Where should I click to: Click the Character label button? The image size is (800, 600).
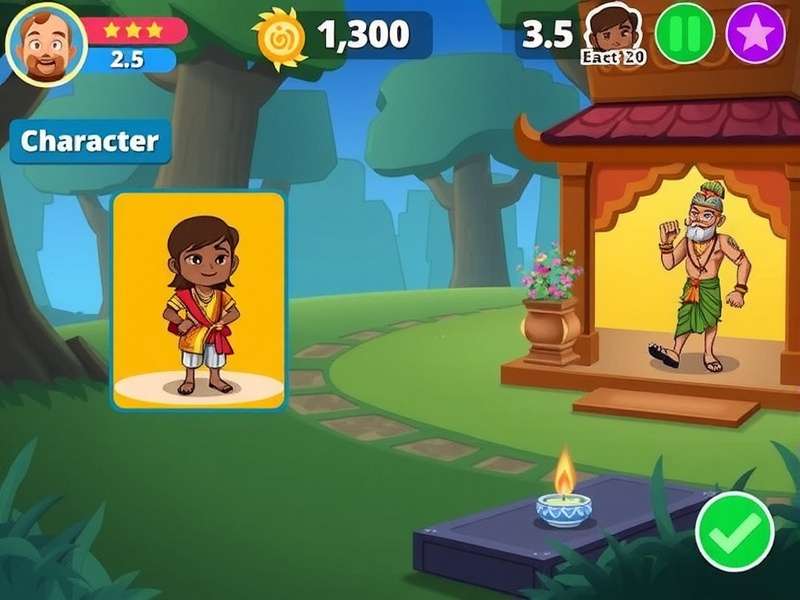pyautogui.click(x=90, y=141)
